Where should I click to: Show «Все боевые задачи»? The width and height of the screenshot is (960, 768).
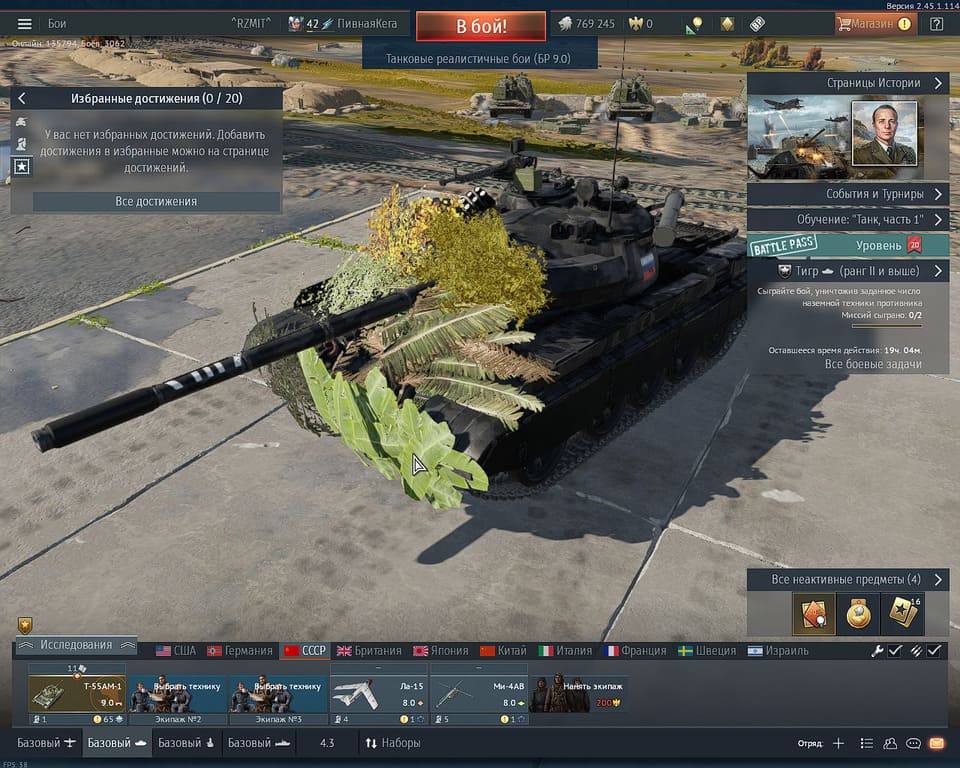[872, 364]
